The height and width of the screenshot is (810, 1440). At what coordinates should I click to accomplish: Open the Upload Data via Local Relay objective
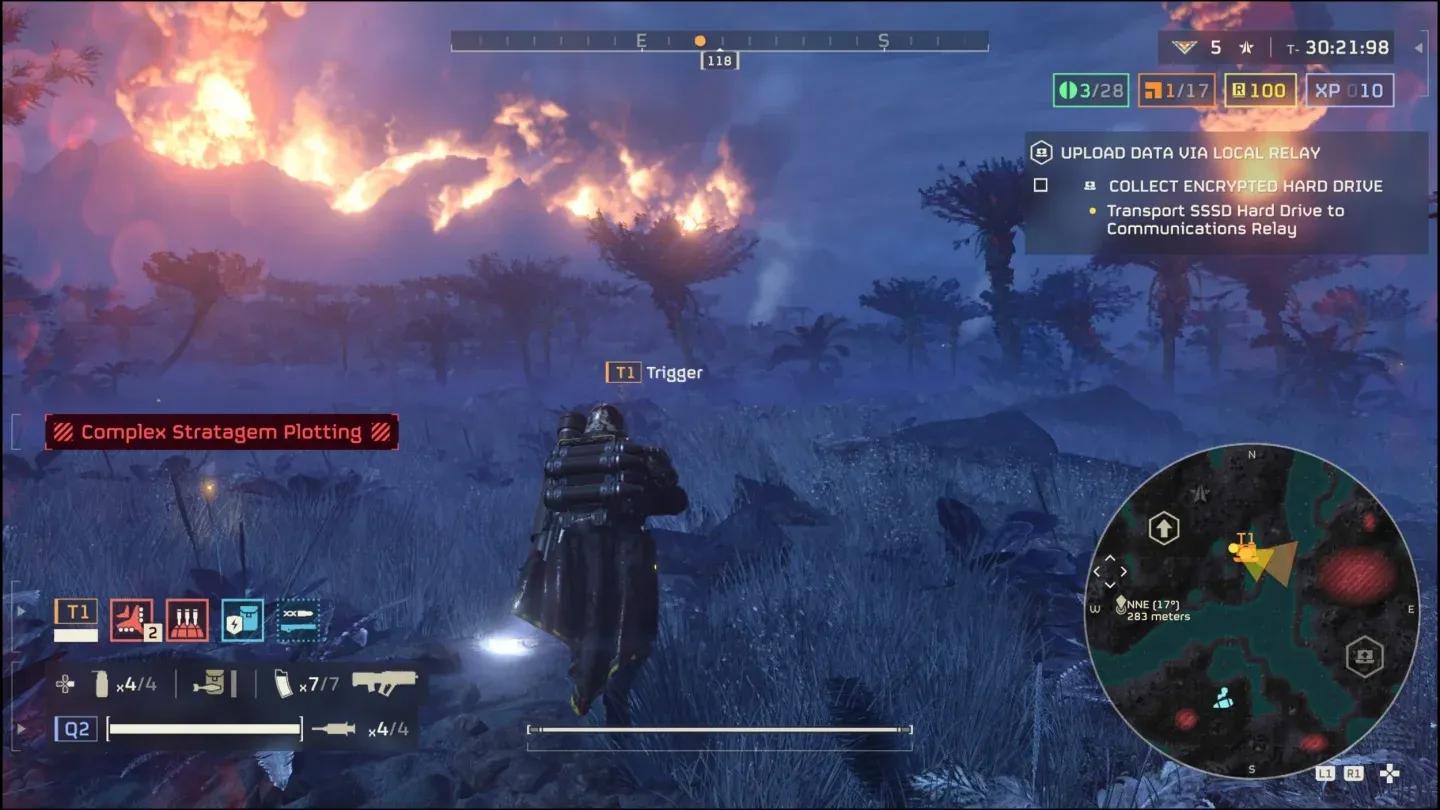[1189, 153]
